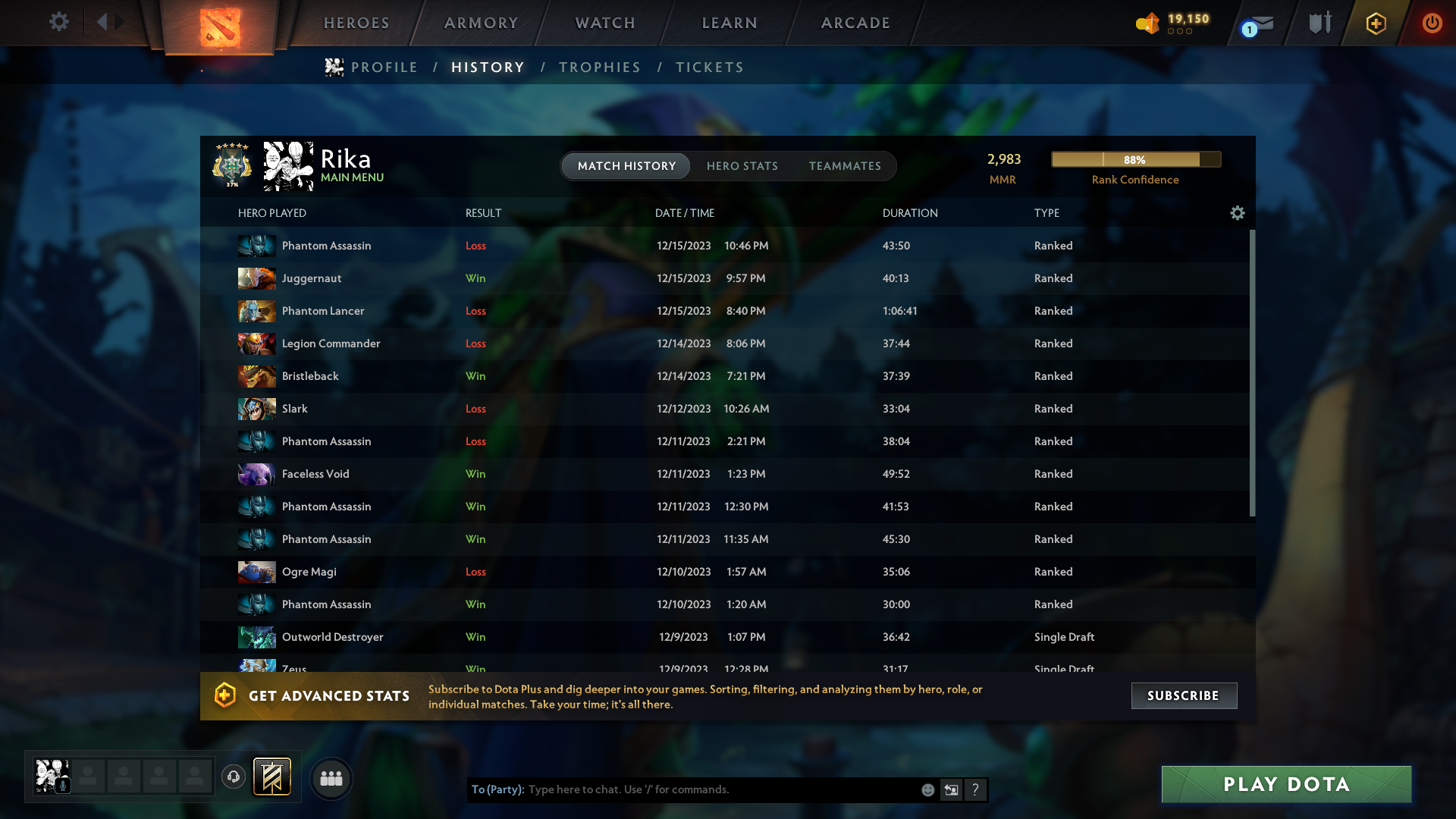Open the settings gear in the top-left corner
The width and height of the screenshot is (1456, 819).
(x=59, y=22)
